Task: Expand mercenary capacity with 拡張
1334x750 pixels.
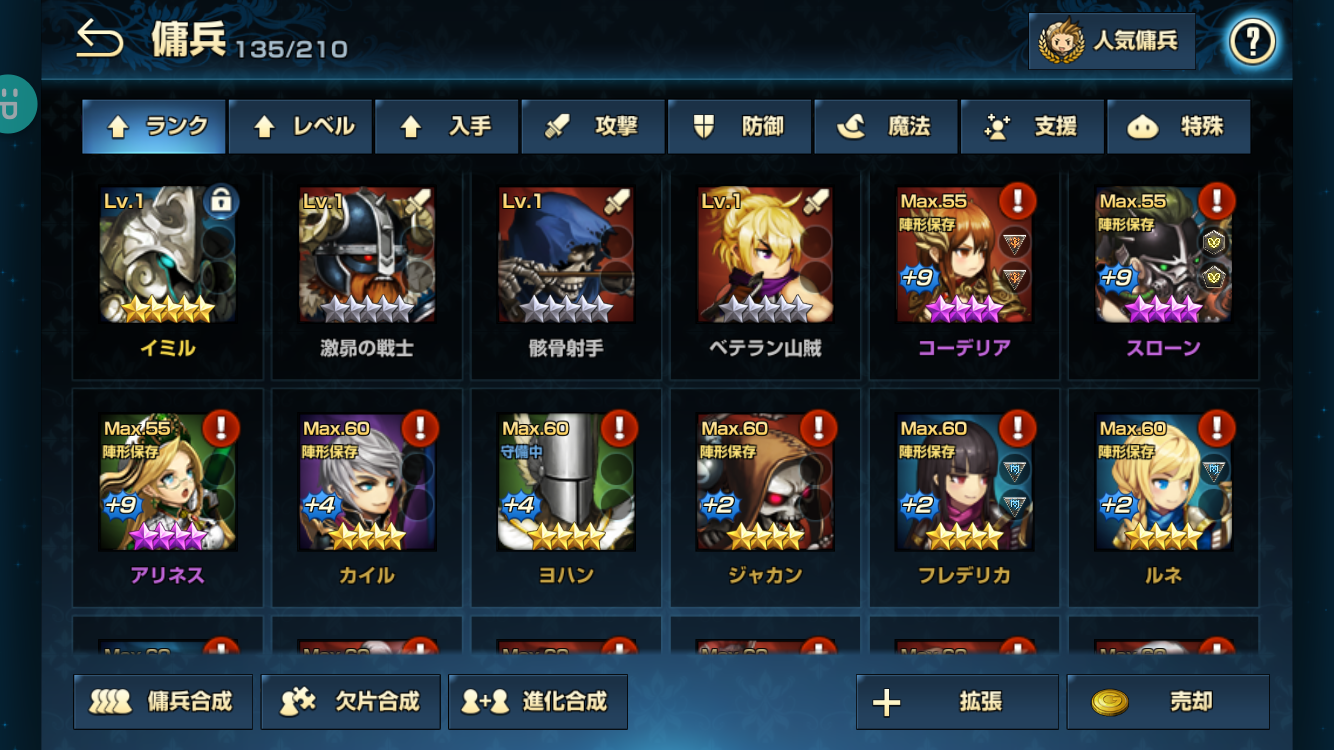Action: pos(957,702)
